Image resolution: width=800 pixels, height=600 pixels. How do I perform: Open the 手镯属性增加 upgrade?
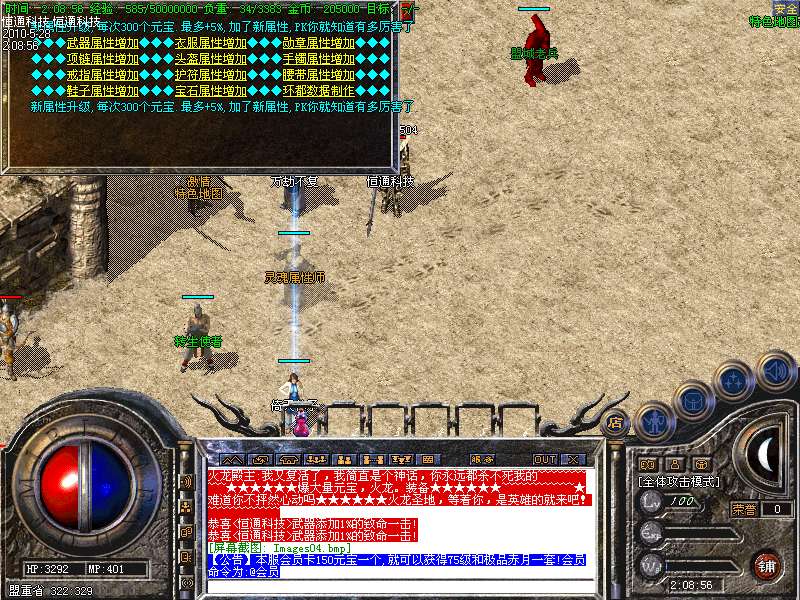[x=318, y=59]
